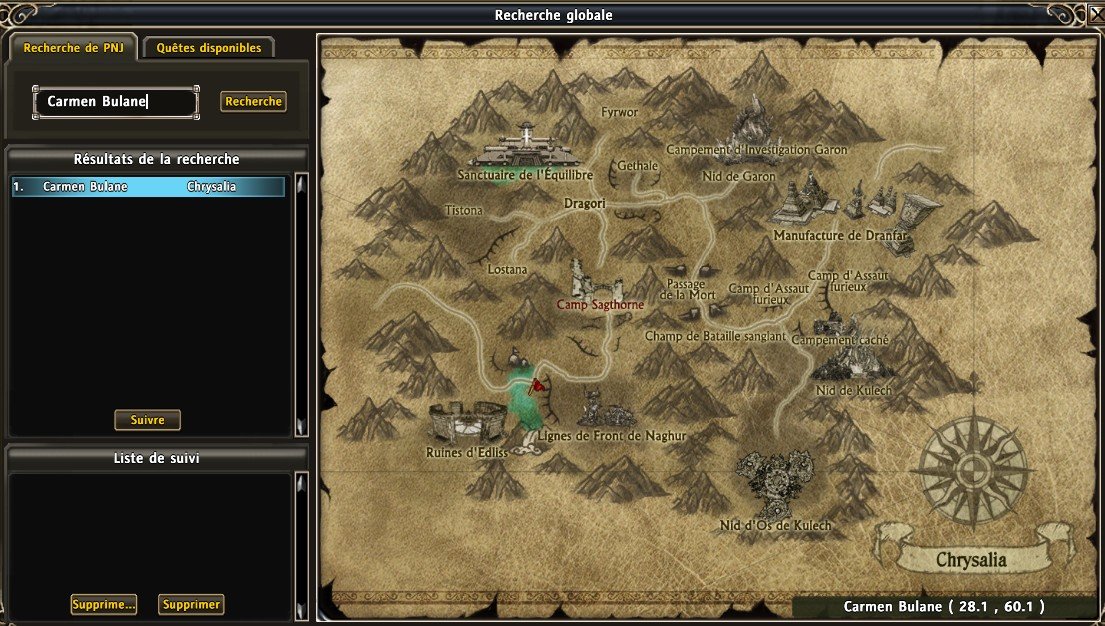Click the search results list scrollbar

click(x=301, y=305)
